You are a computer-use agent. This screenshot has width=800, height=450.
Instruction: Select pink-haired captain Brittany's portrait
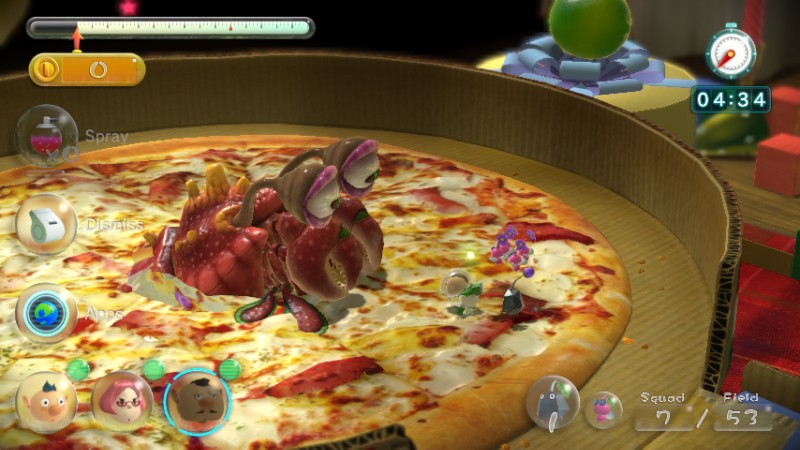point(122,401)
